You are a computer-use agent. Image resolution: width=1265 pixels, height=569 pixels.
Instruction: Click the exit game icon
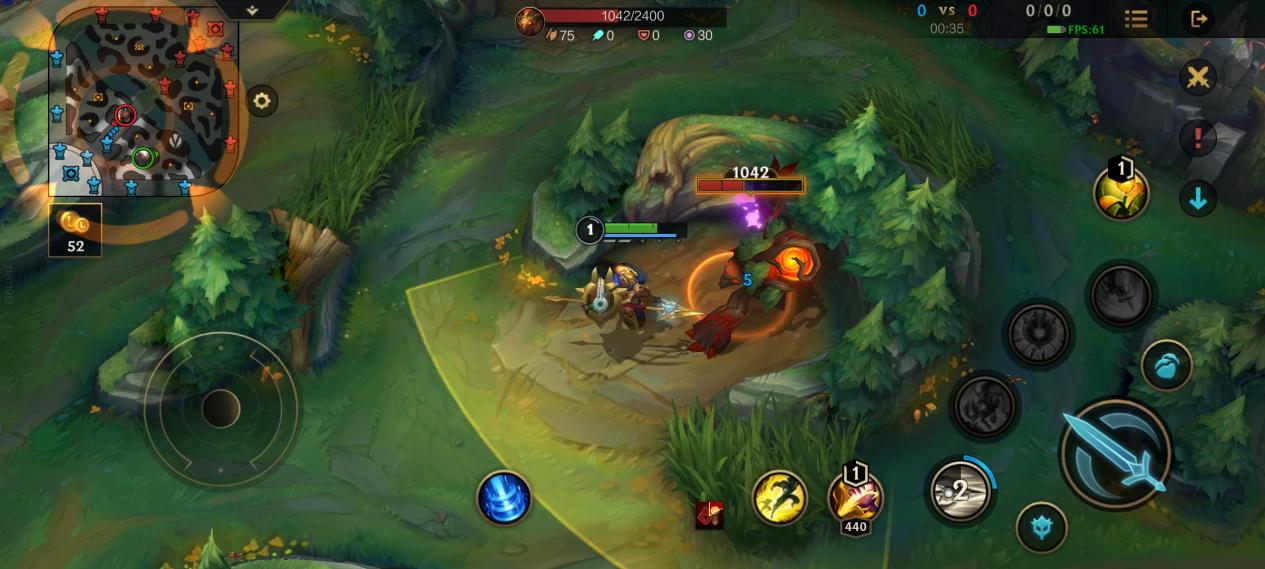click(1197, 19)
